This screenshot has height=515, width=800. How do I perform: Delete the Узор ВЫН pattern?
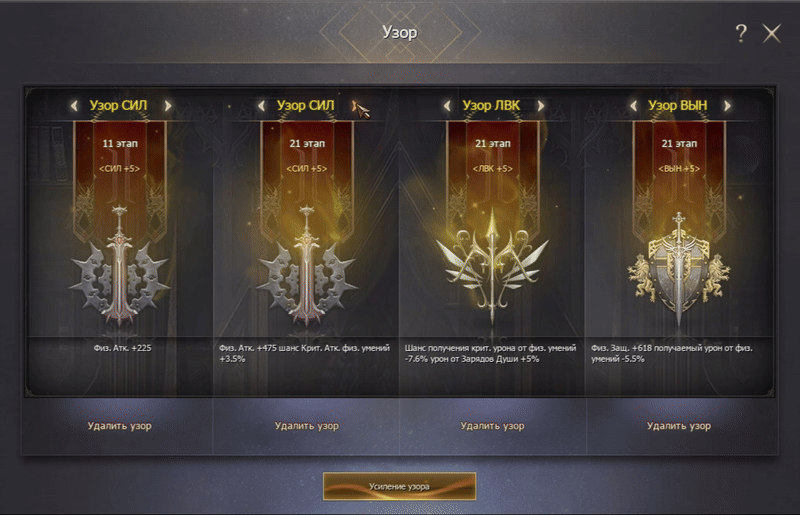(x=678, y=425)
